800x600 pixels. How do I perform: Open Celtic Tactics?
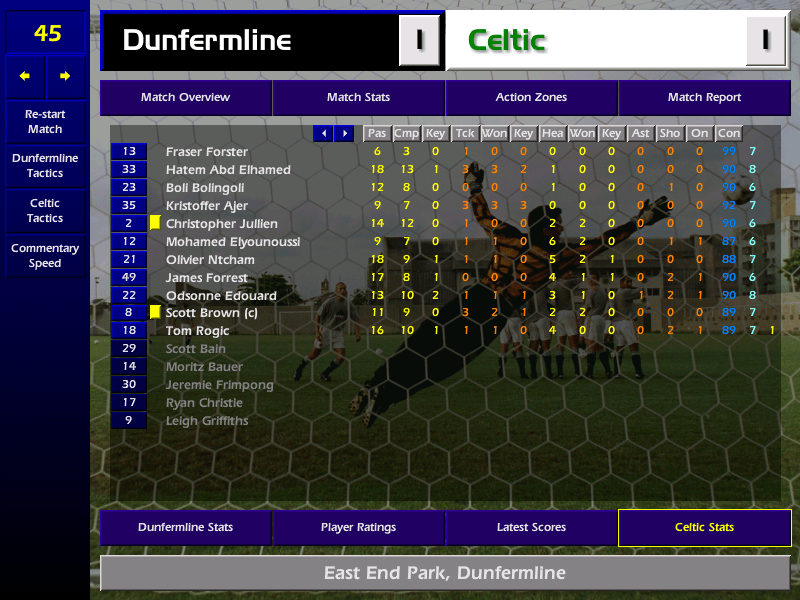45,211
